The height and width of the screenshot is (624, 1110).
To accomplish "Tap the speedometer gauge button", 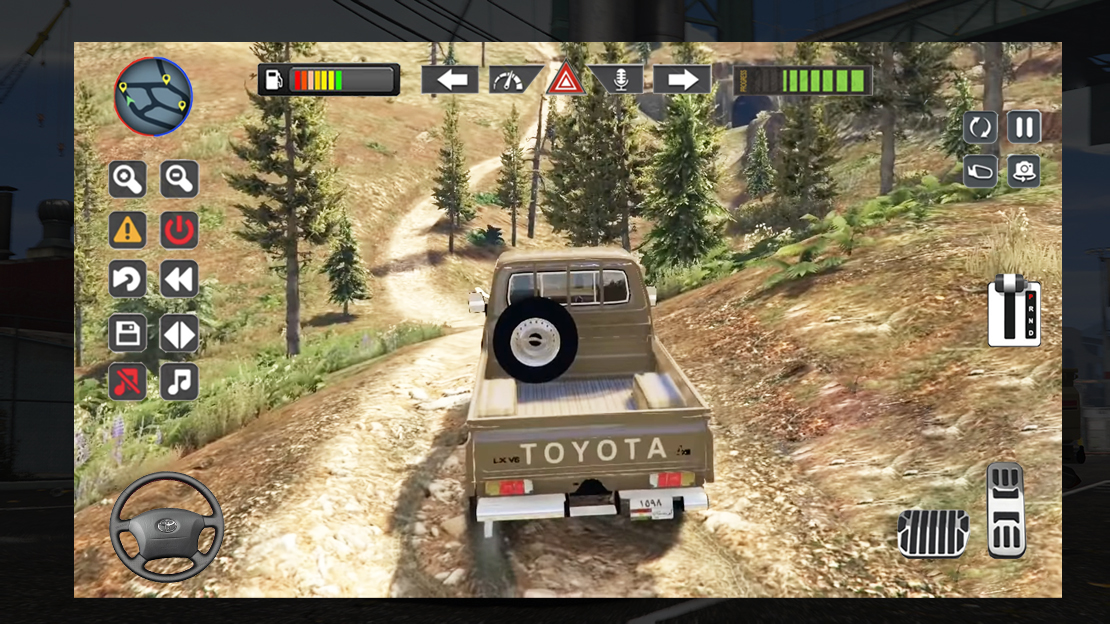I will [x=513, y=80].
